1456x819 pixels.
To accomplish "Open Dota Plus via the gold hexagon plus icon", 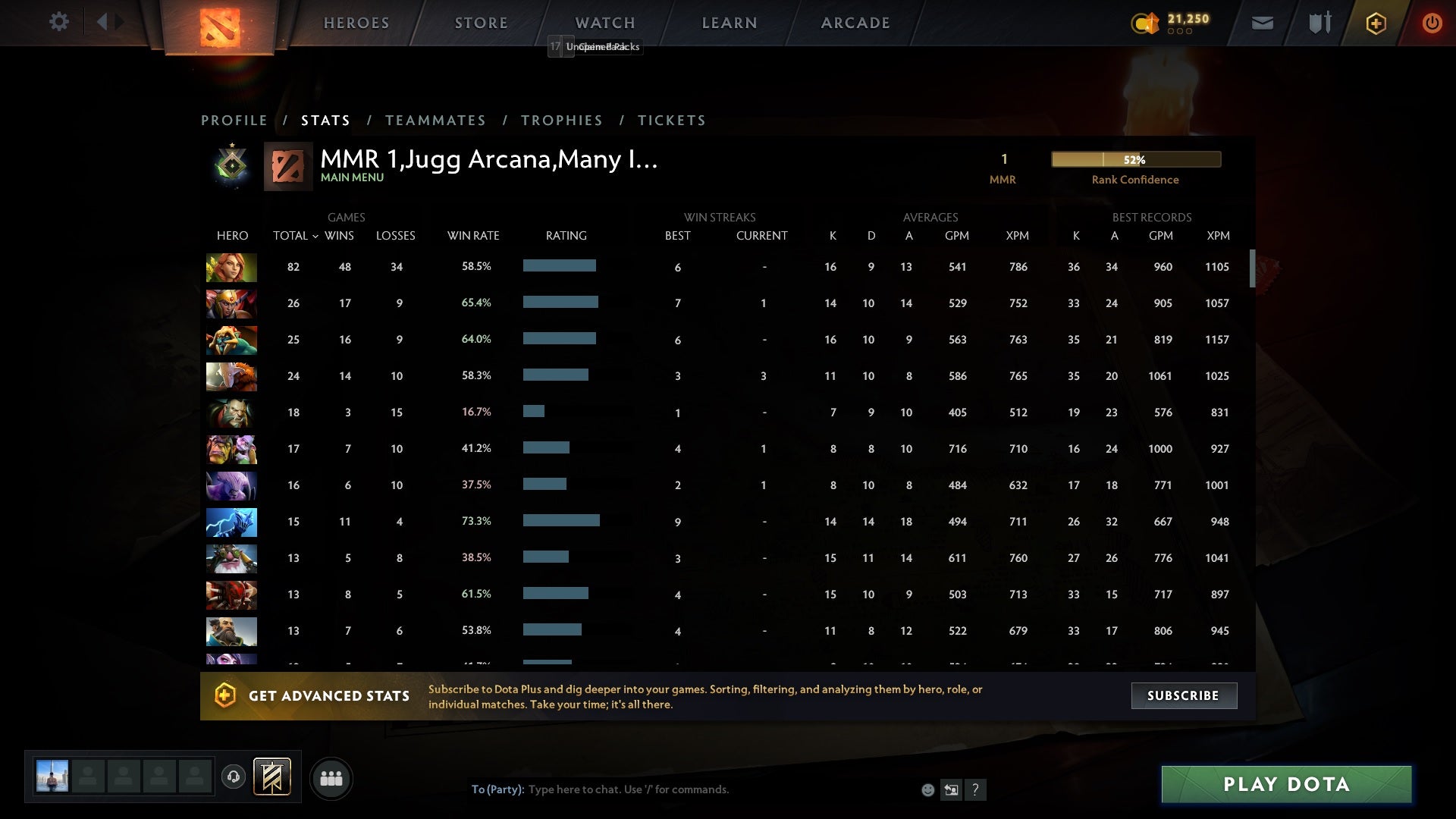I will click(1375, 23).
